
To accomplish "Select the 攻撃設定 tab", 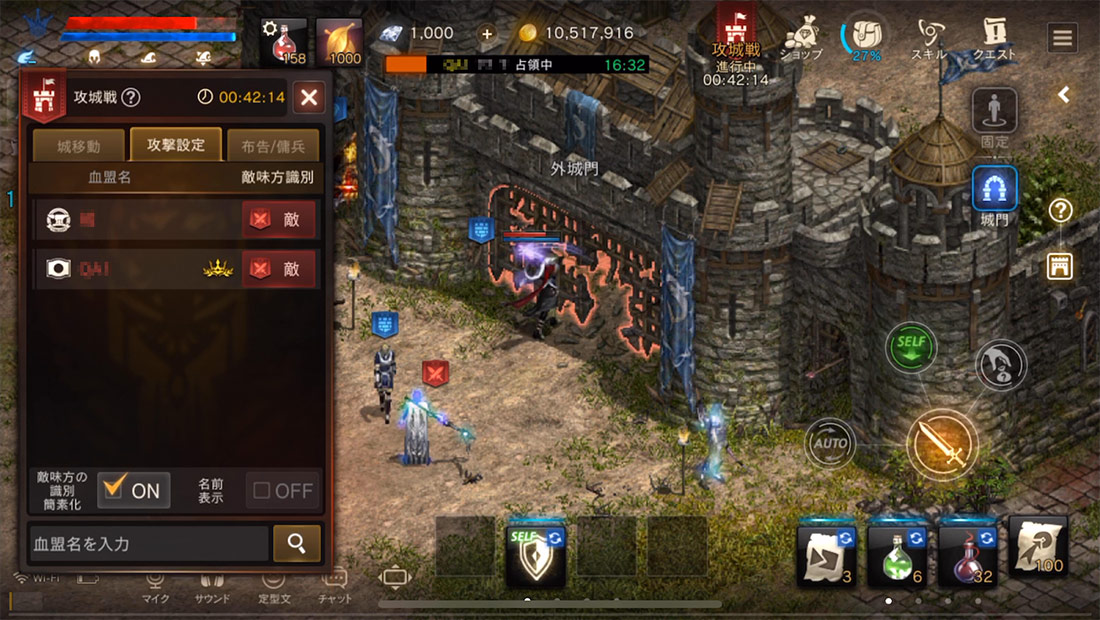I will click(x=176, y=145).
